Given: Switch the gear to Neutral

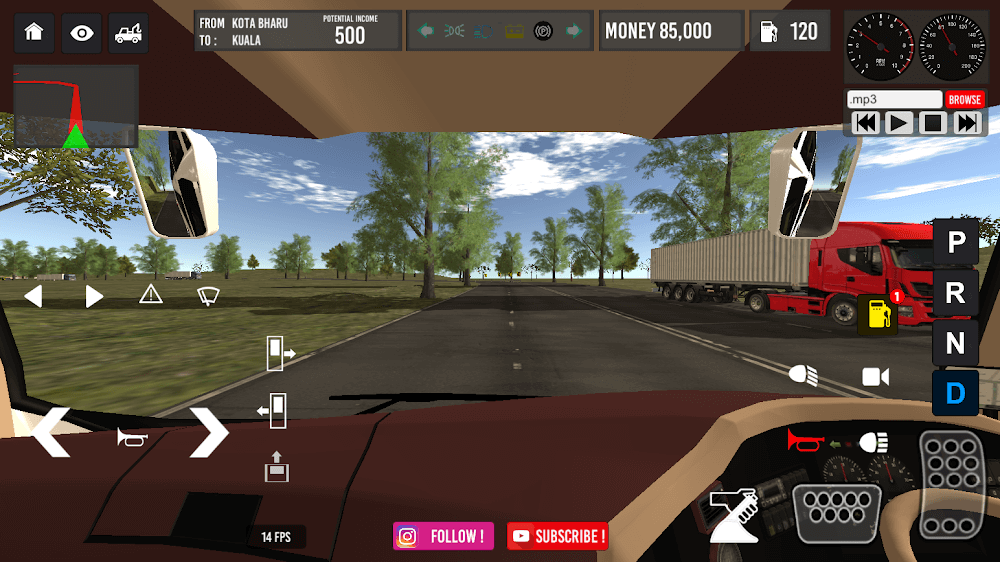Looking at the screenshot, I should coord(956,343).
